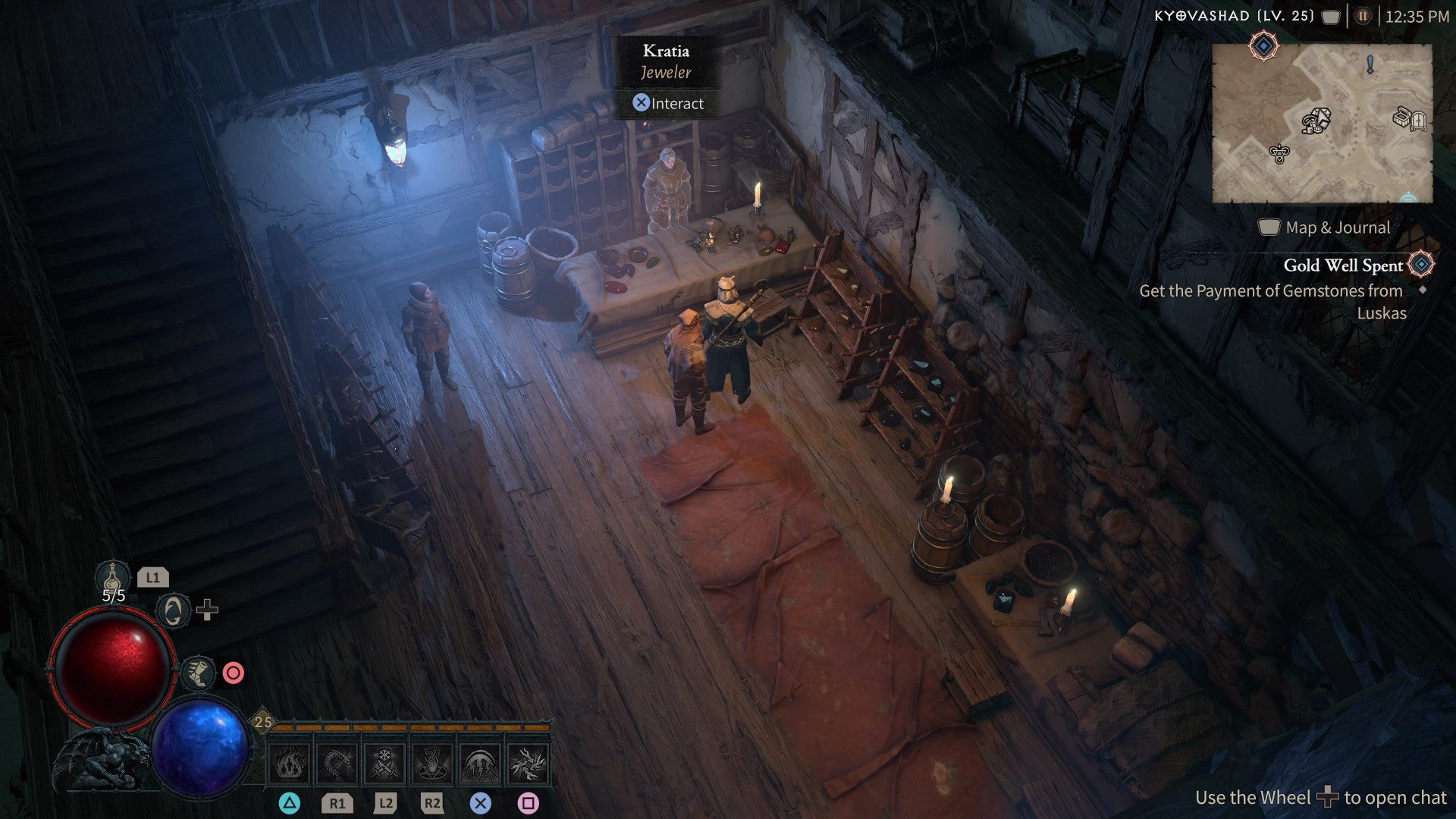1456x819 pixels.
Task: Click the fire summon skill in the first slot
Action: pyautogui.click(x=290, y=764)
